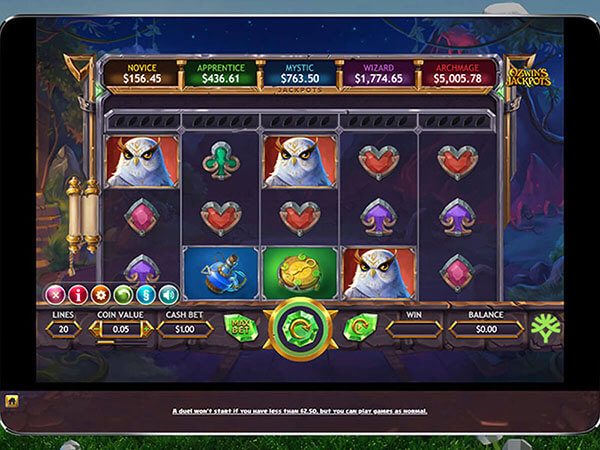Close the game using the pink X icon
Image resolution: width=600 pixels, height=450 pixels.
point(56,294)
